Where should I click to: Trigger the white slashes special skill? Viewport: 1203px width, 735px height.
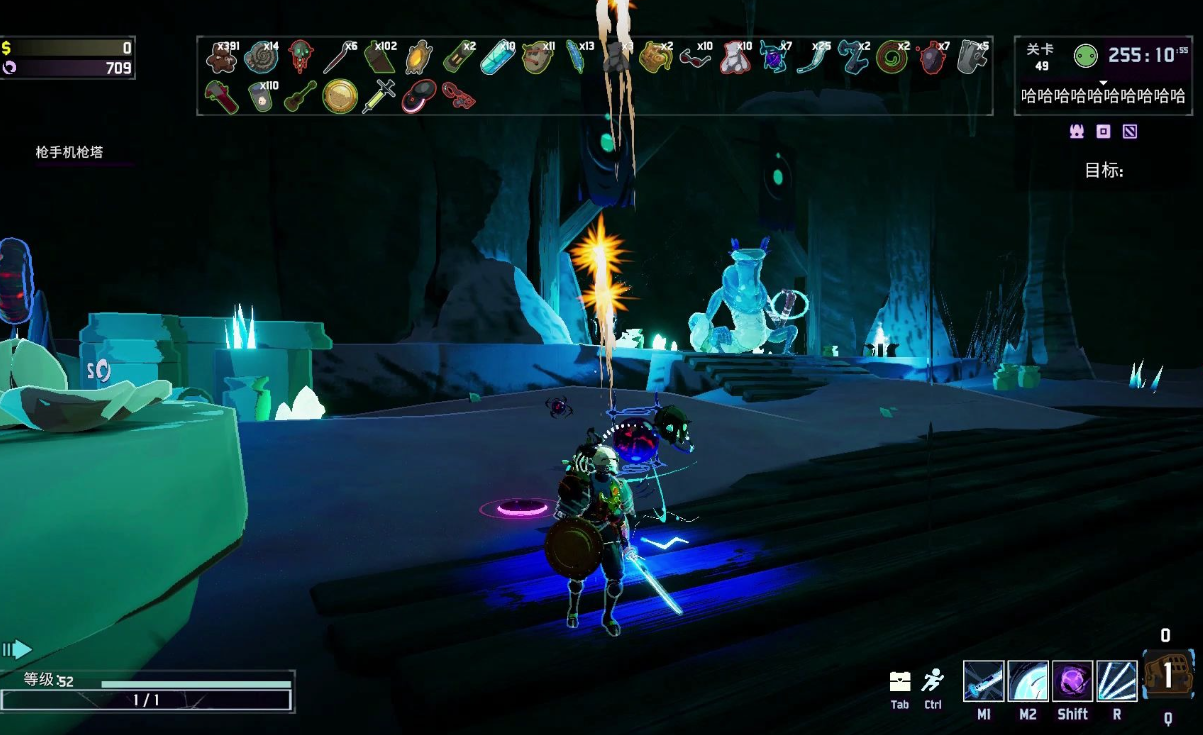(1116, 681)
